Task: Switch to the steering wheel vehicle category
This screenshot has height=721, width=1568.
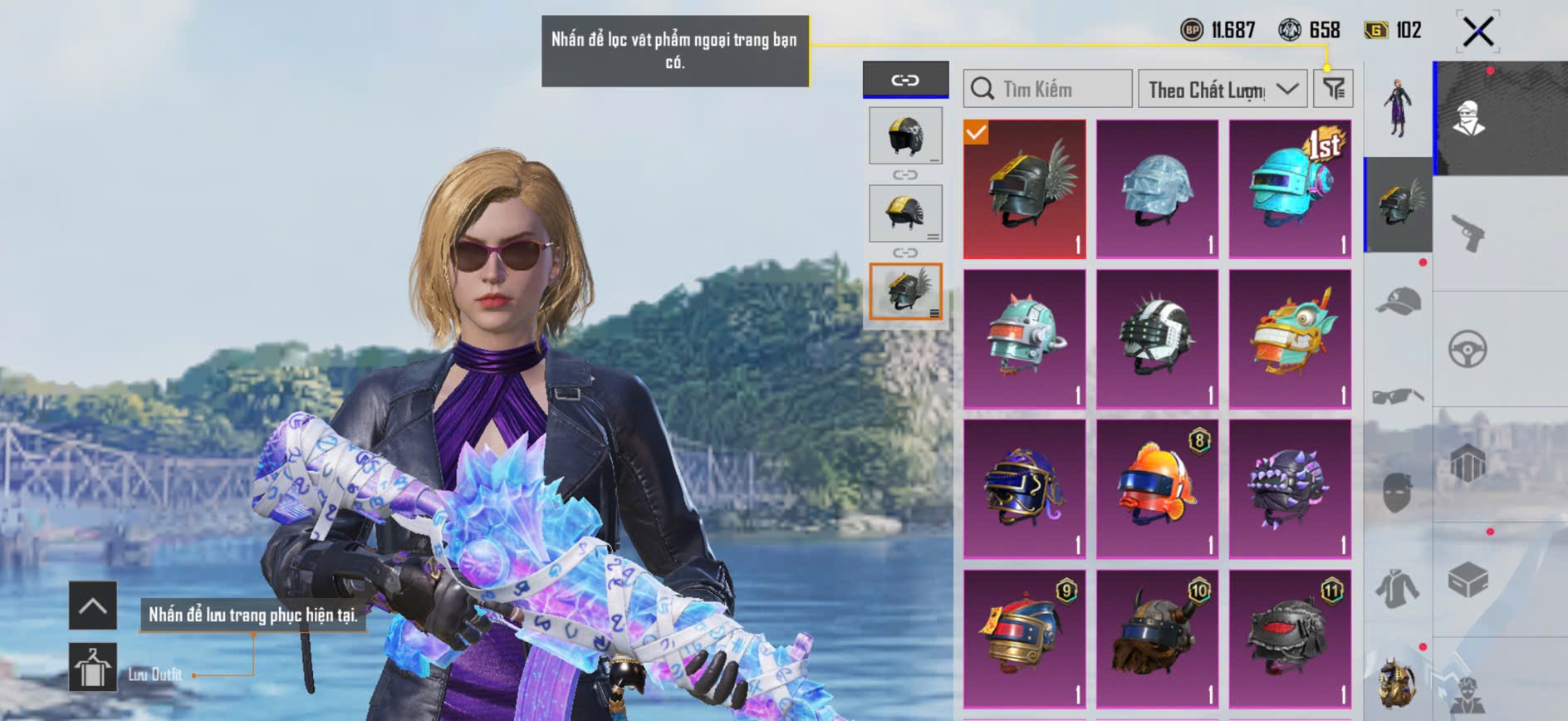Action: tap(1468, 349)
